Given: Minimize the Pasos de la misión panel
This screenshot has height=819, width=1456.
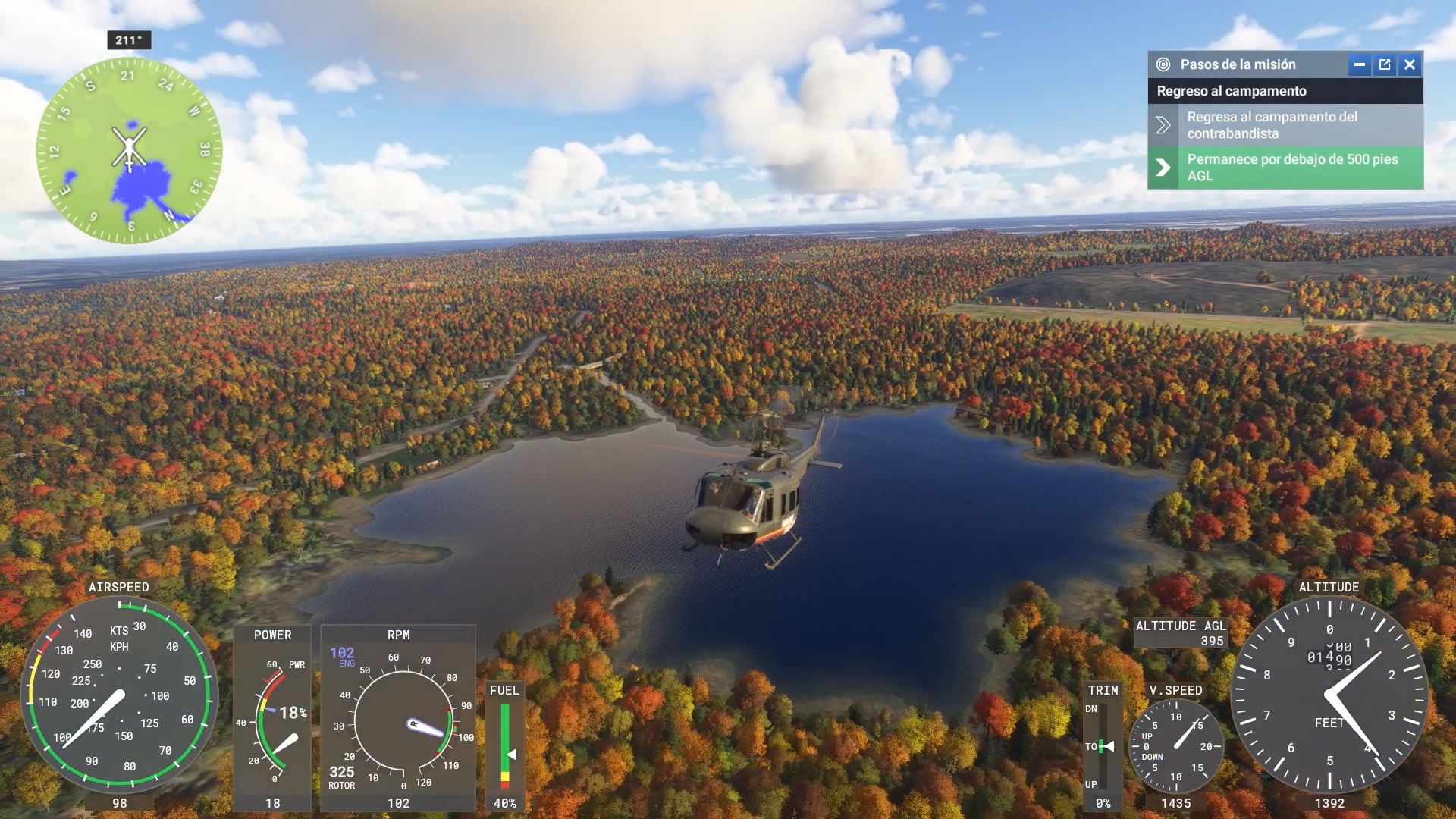Looking at the screenshot, I should 1359,64.
